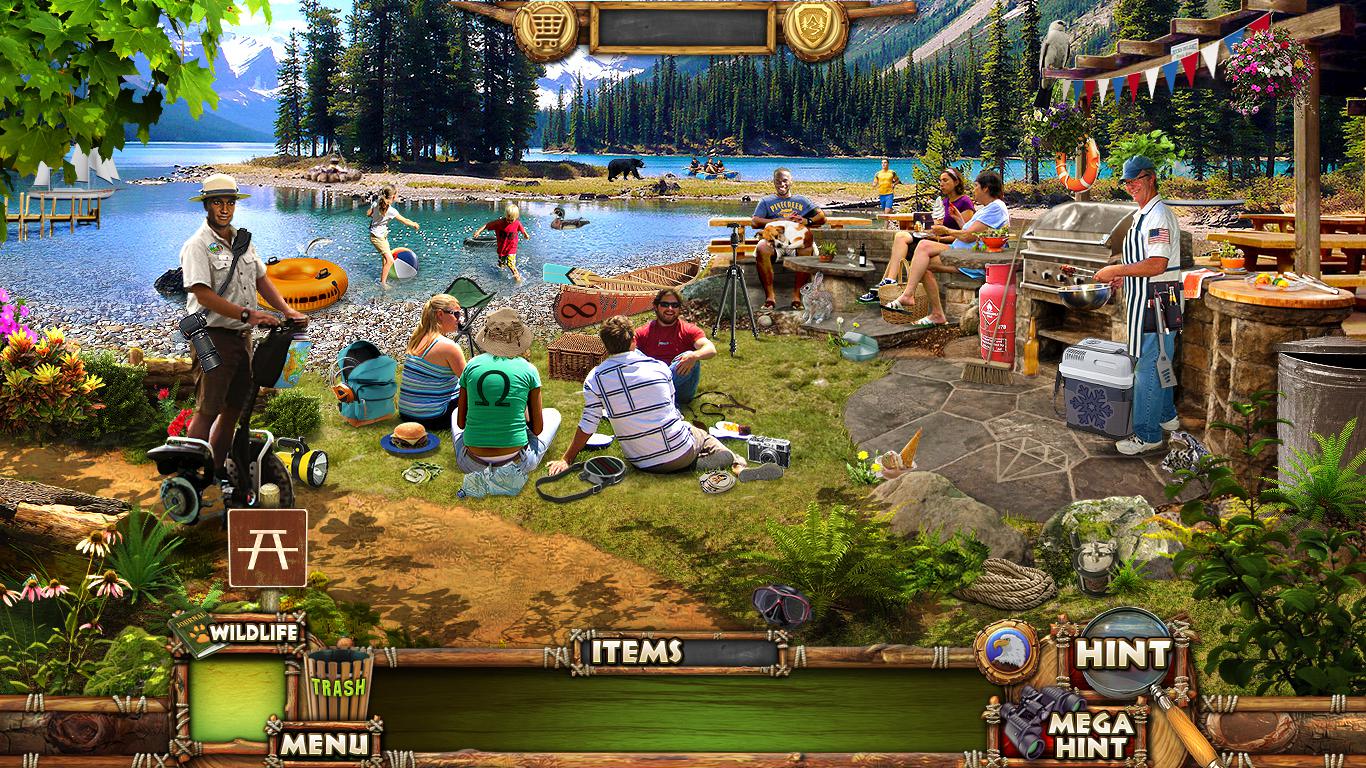Click the gold ranger badge icon

(815, 28)
